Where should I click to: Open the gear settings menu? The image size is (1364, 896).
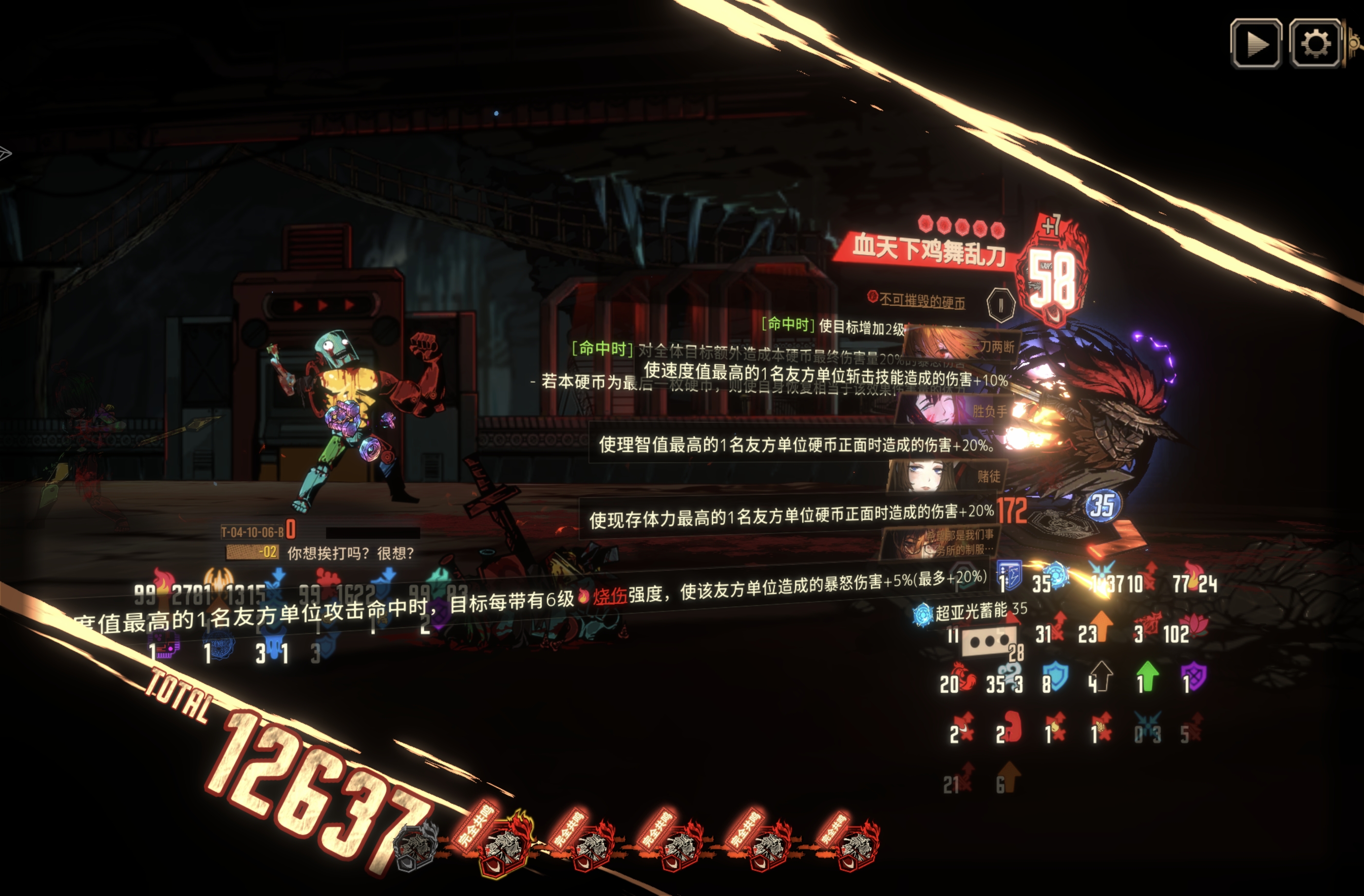[1315, 43]
